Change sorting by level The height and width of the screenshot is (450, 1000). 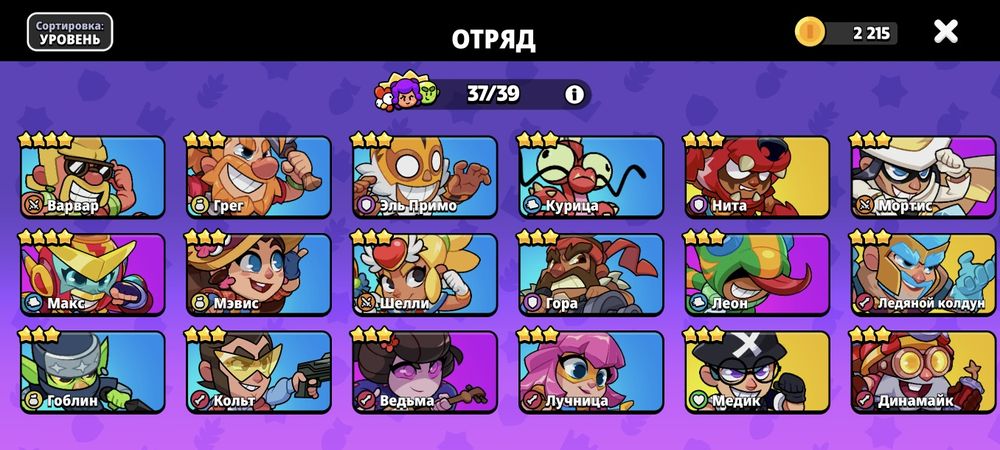[69, 32]
